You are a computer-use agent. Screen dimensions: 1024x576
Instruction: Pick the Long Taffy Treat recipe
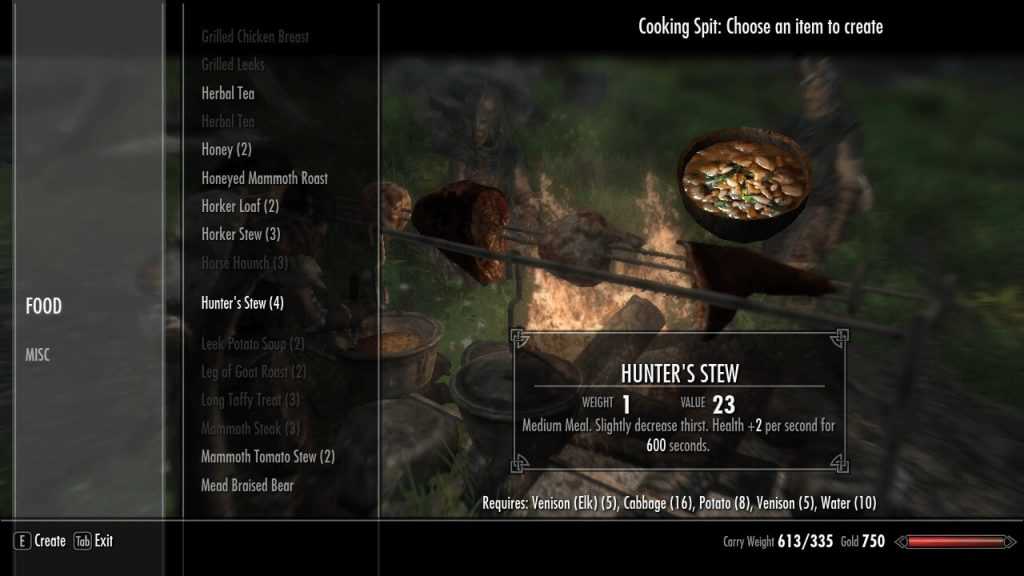pos(250,400)
